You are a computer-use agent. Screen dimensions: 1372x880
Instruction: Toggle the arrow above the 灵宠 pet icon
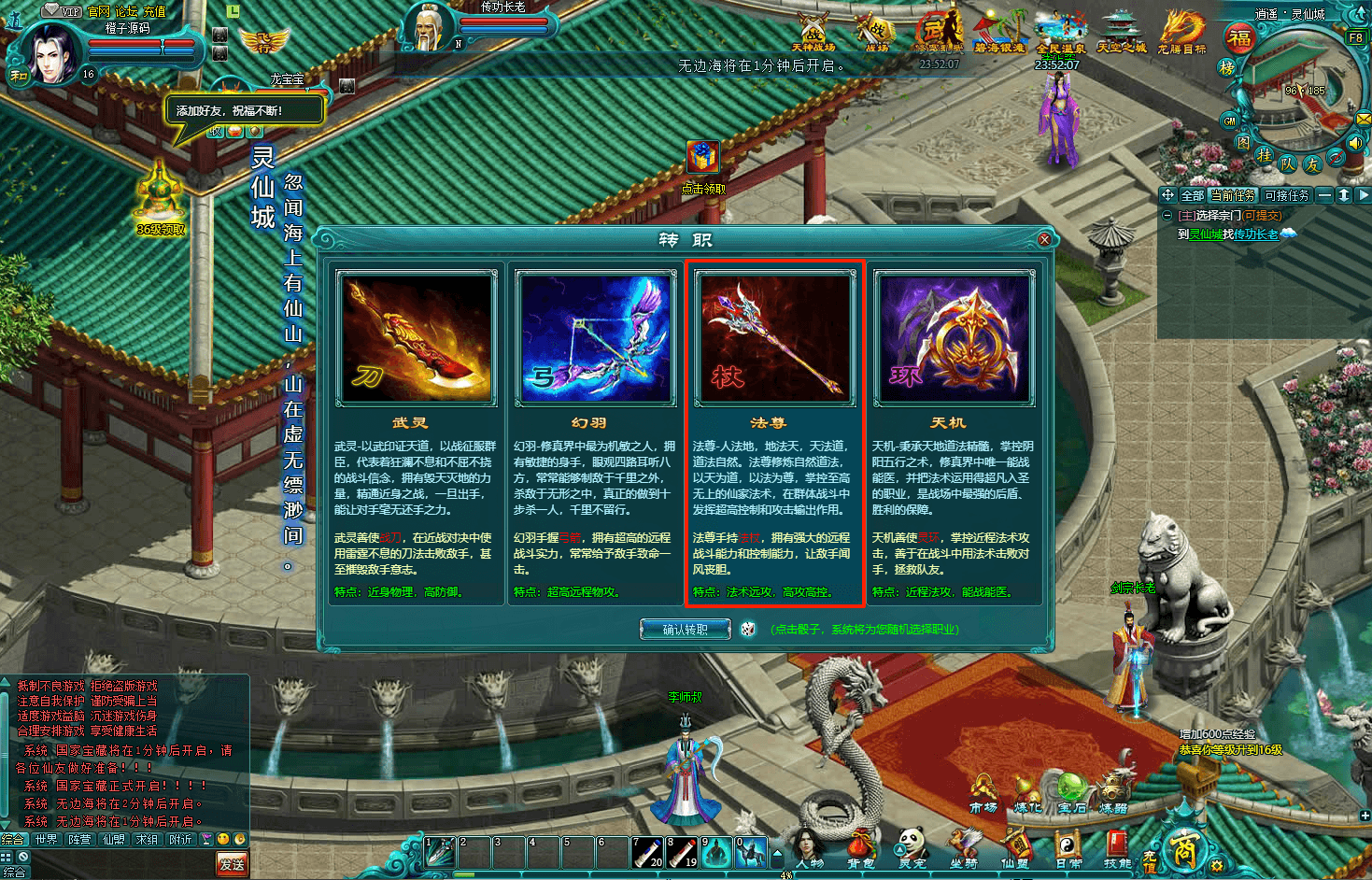(x=898, y=849)
